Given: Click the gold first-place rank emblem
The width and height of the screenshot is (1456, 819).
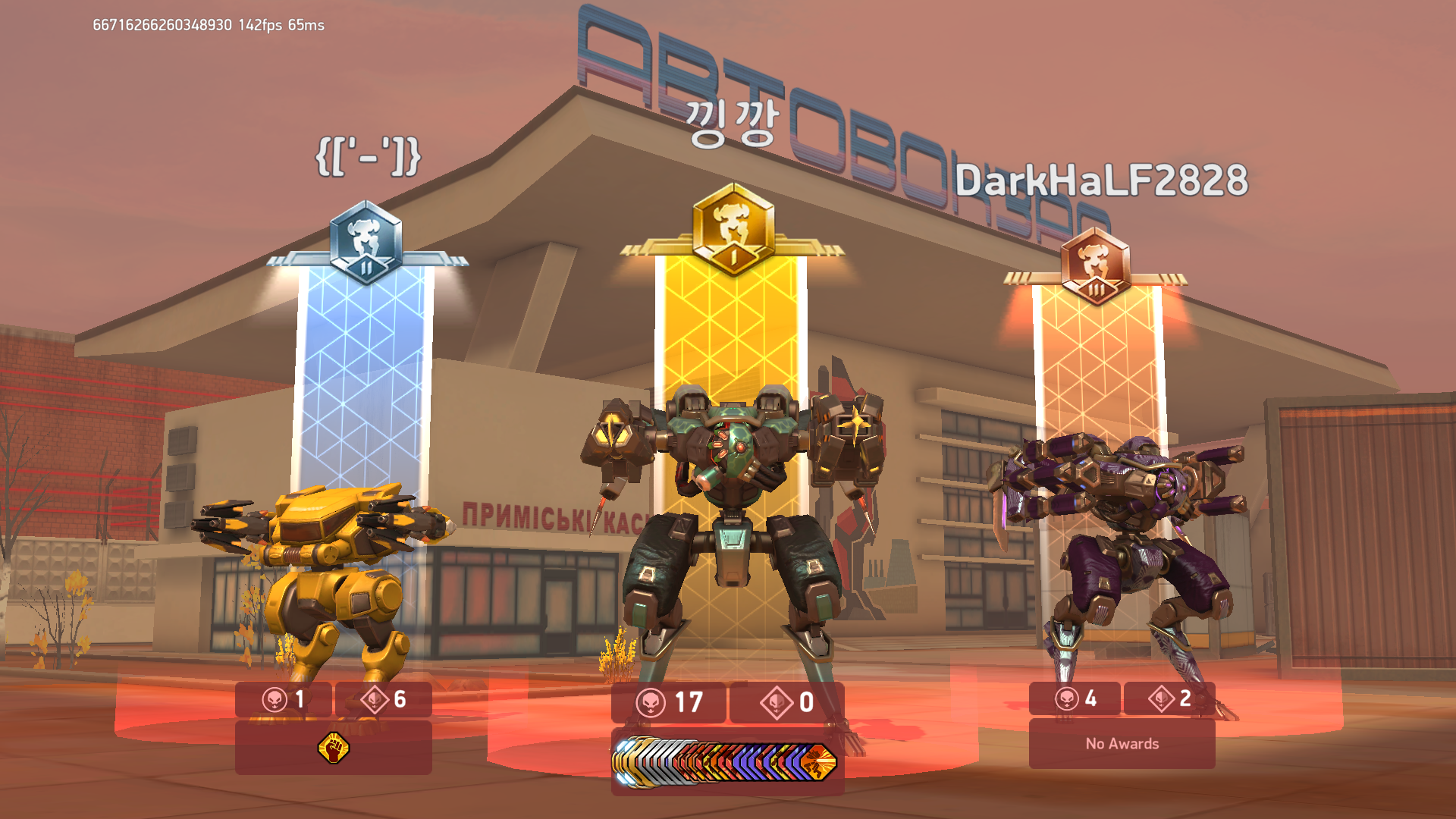Looking at the screenshot, I should [733, 229].
